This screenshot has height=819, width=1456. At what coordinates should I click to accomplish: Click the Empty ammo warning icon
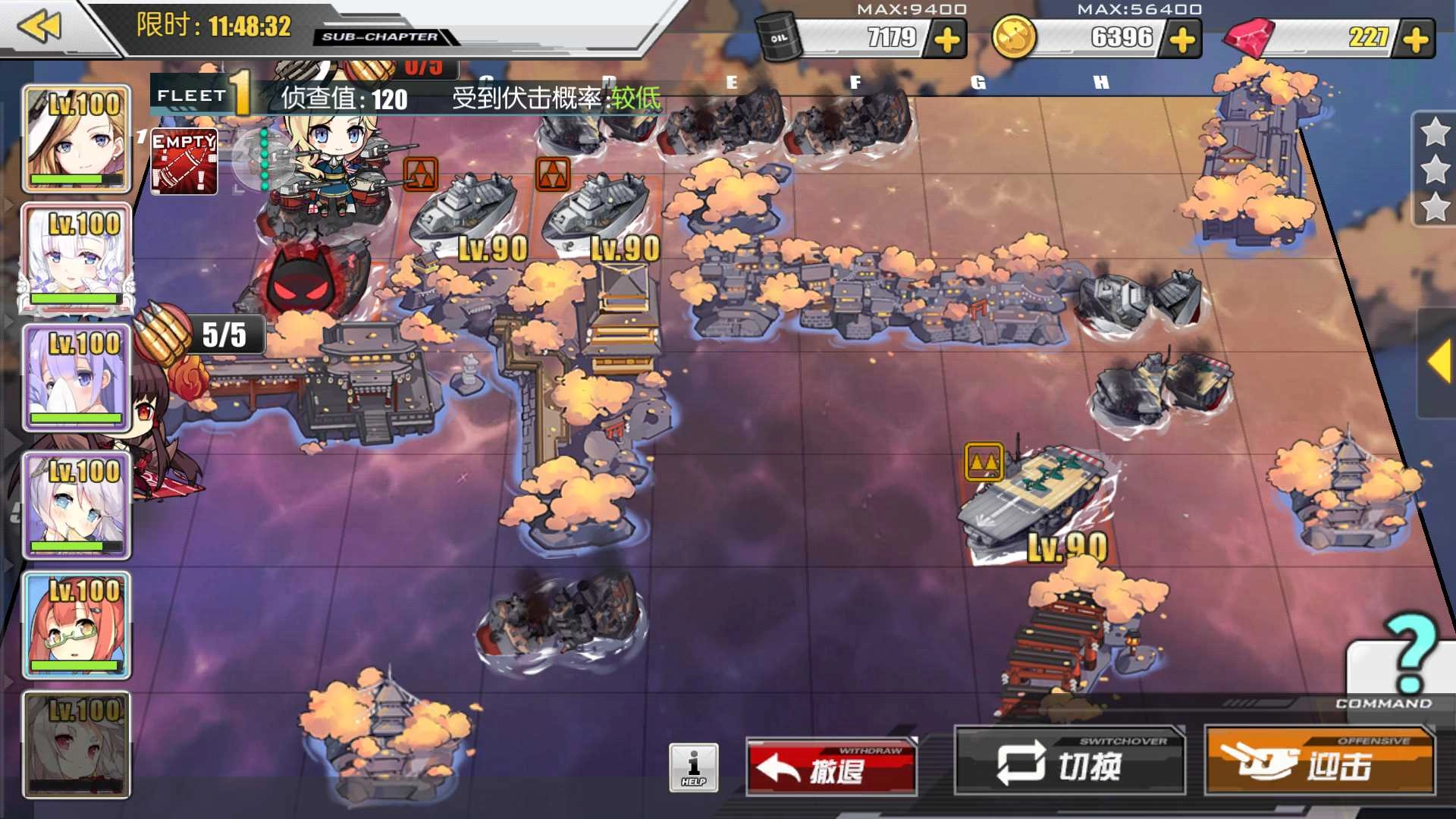pyautogui.click(x=184, y=162)
